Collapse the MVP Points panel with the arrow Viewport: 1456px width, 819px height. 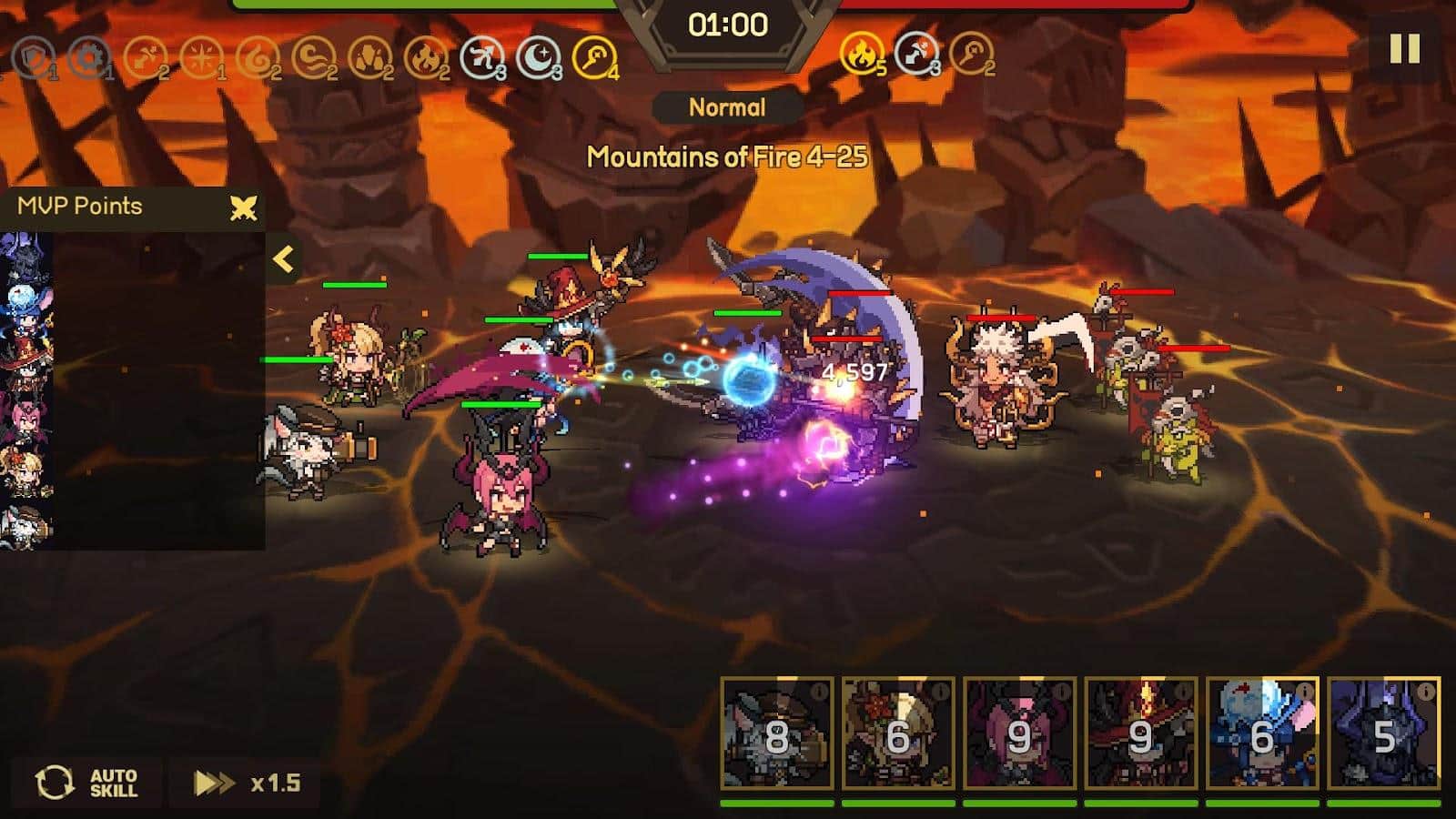[284, 260]
